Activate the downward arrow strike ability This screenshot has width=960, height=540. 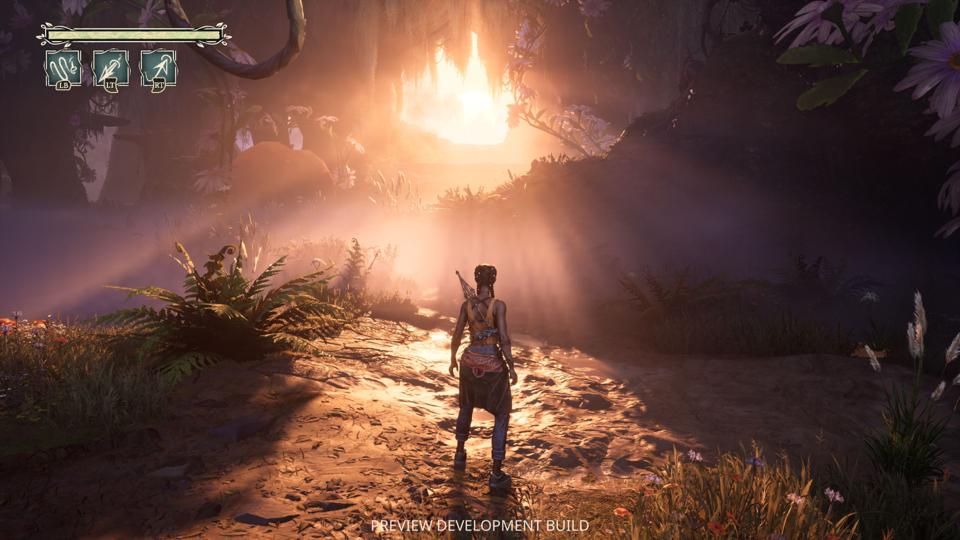tap(111, 68)
